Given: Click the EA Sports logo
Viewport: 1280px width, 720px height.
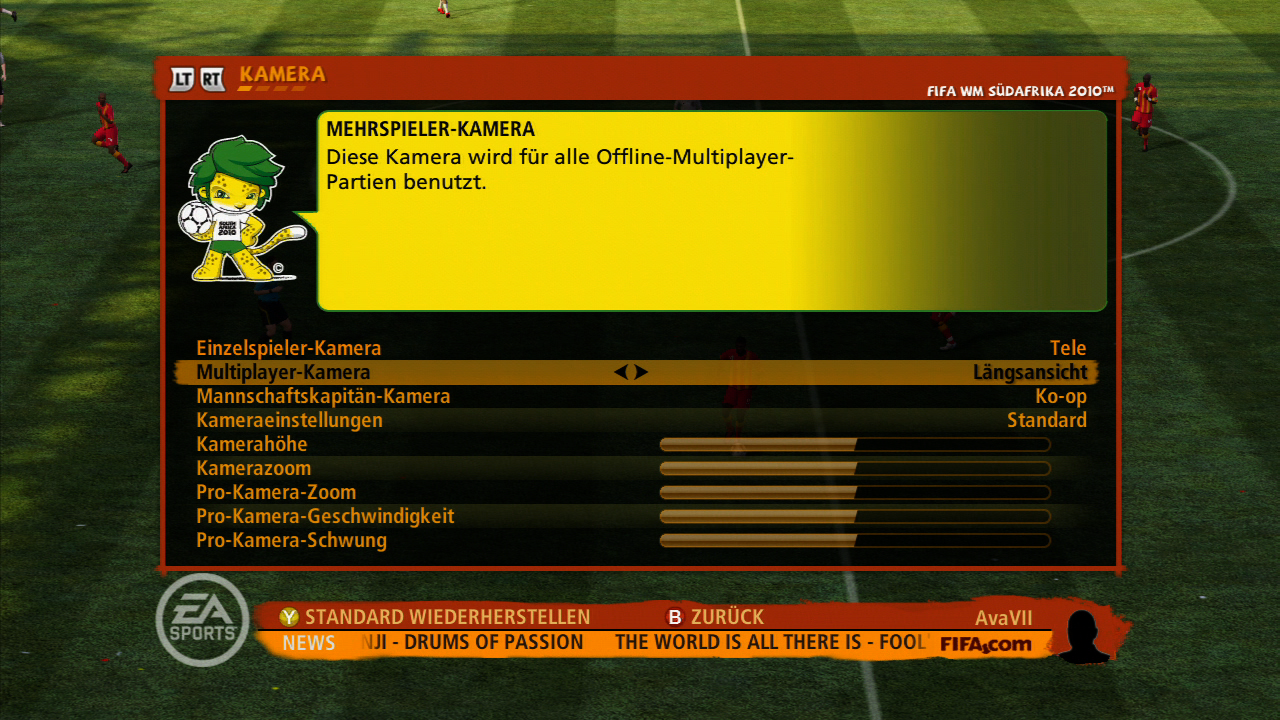Looking at the screenshot, I should click(x=202, y=620).
